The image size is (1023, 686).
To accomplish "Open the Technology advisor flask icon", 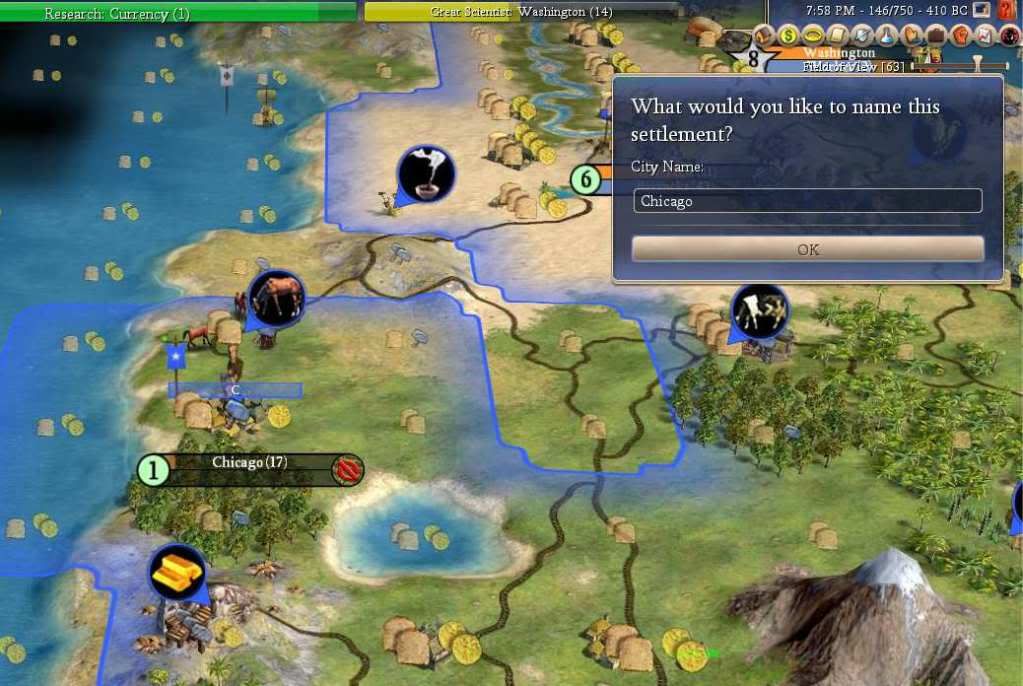I will click(887, 35).
